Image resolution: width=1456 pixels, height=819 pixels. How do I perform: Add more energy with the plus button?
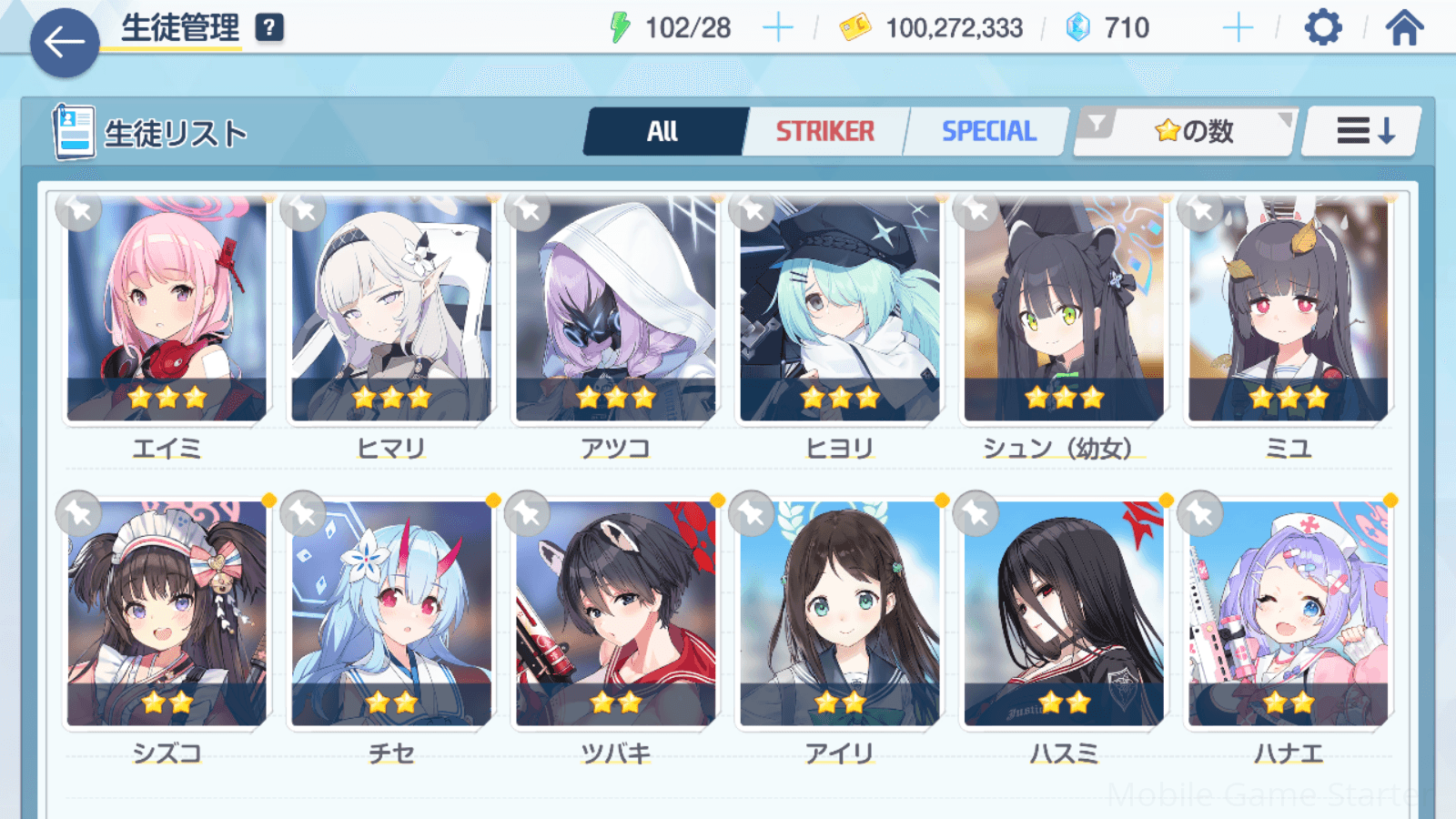pyautogui.click(x=778, y=28)
